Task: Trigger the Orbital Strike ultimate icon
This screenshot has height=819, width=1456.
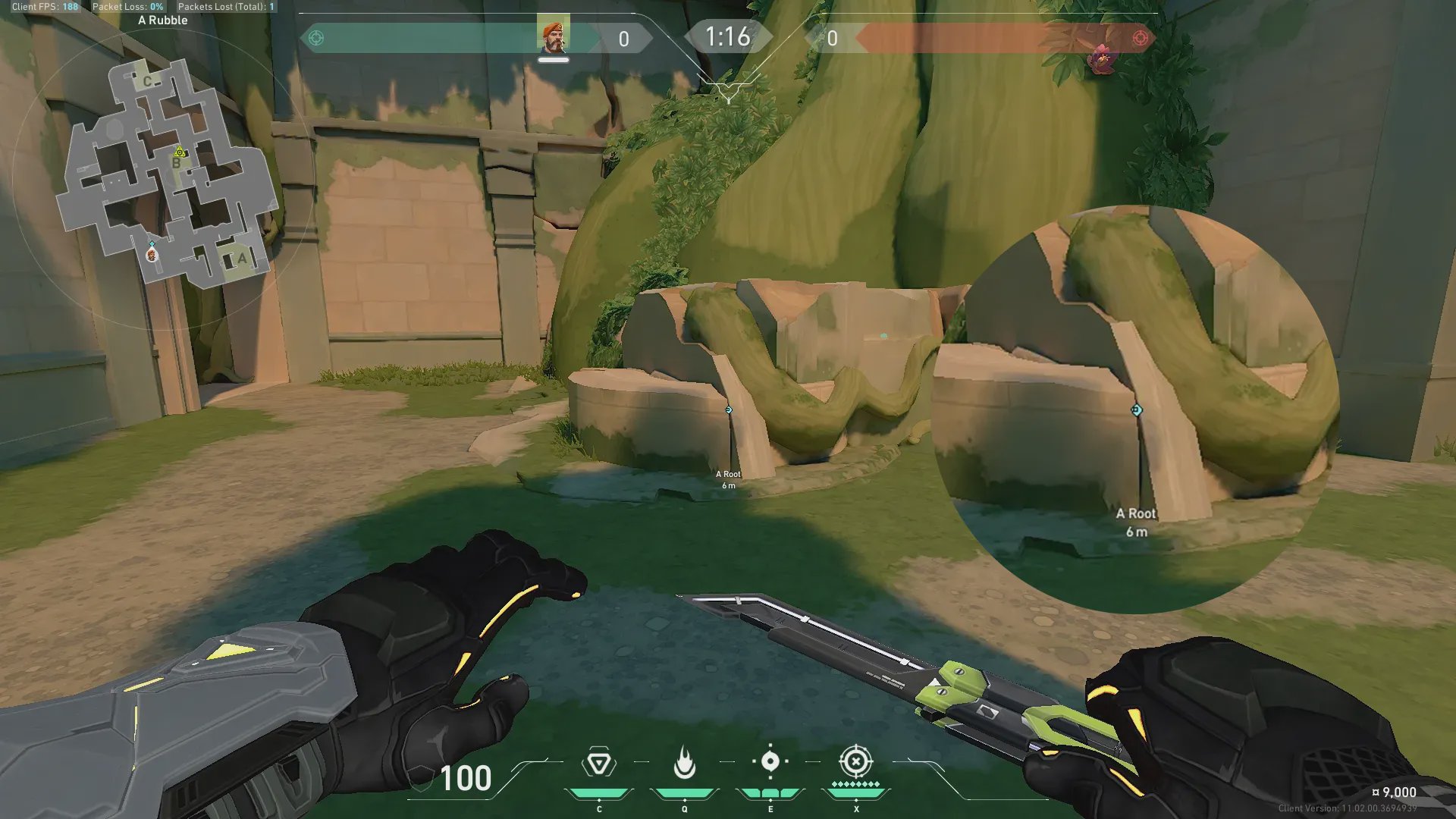Action: tap(856, 761)
